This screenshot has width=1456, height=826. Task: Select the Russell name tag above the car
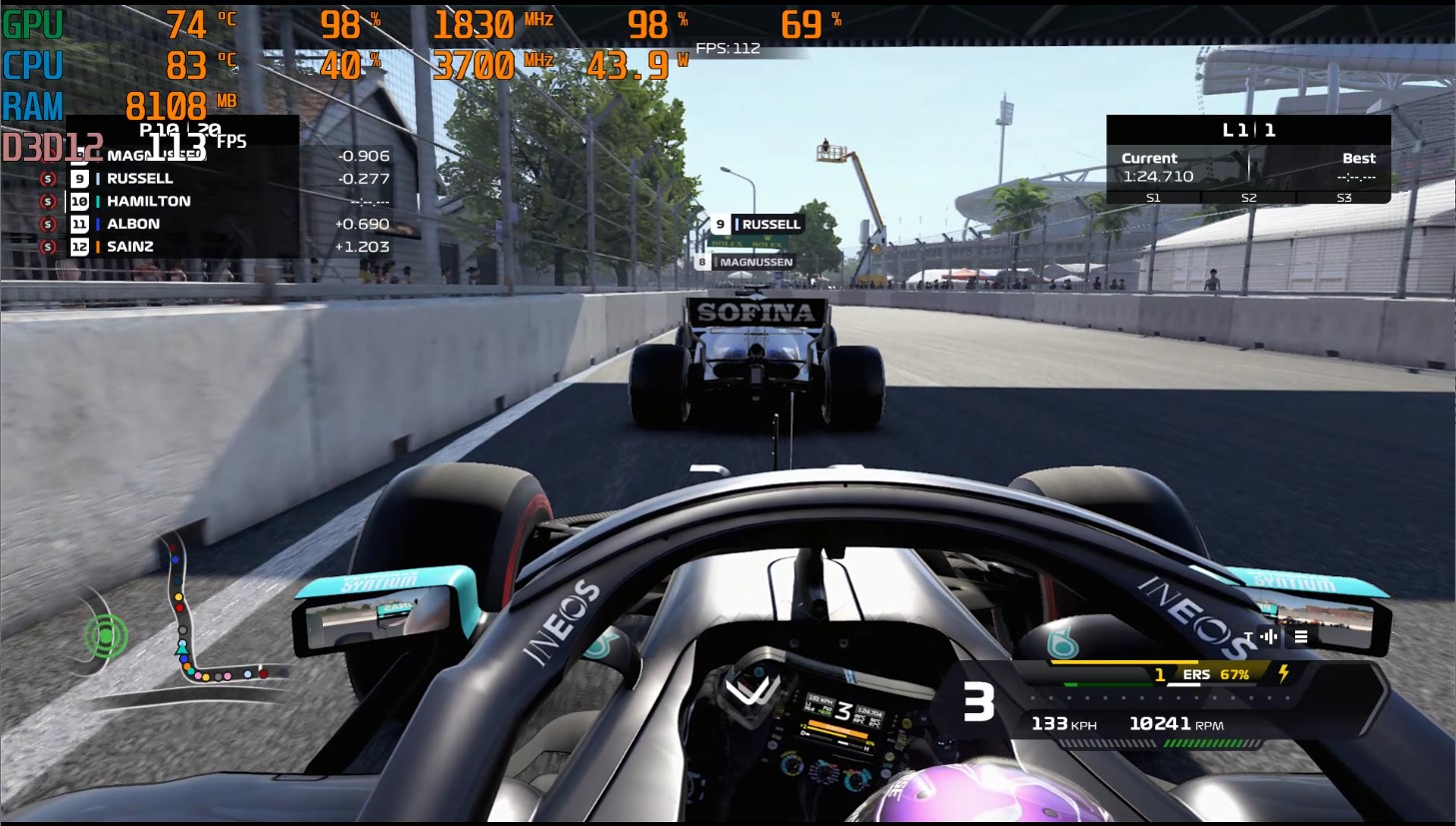[757, 225]
